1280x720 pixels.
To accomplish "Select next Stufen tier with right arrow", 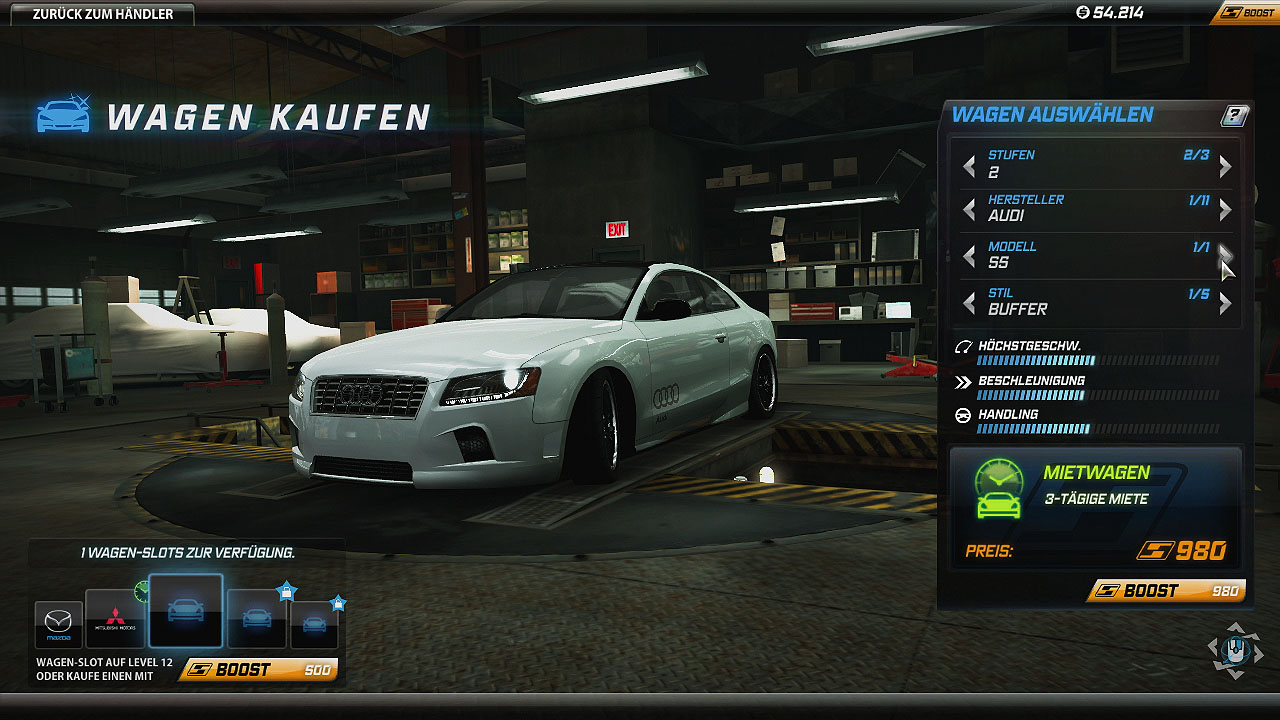I will click(1225, 166).
